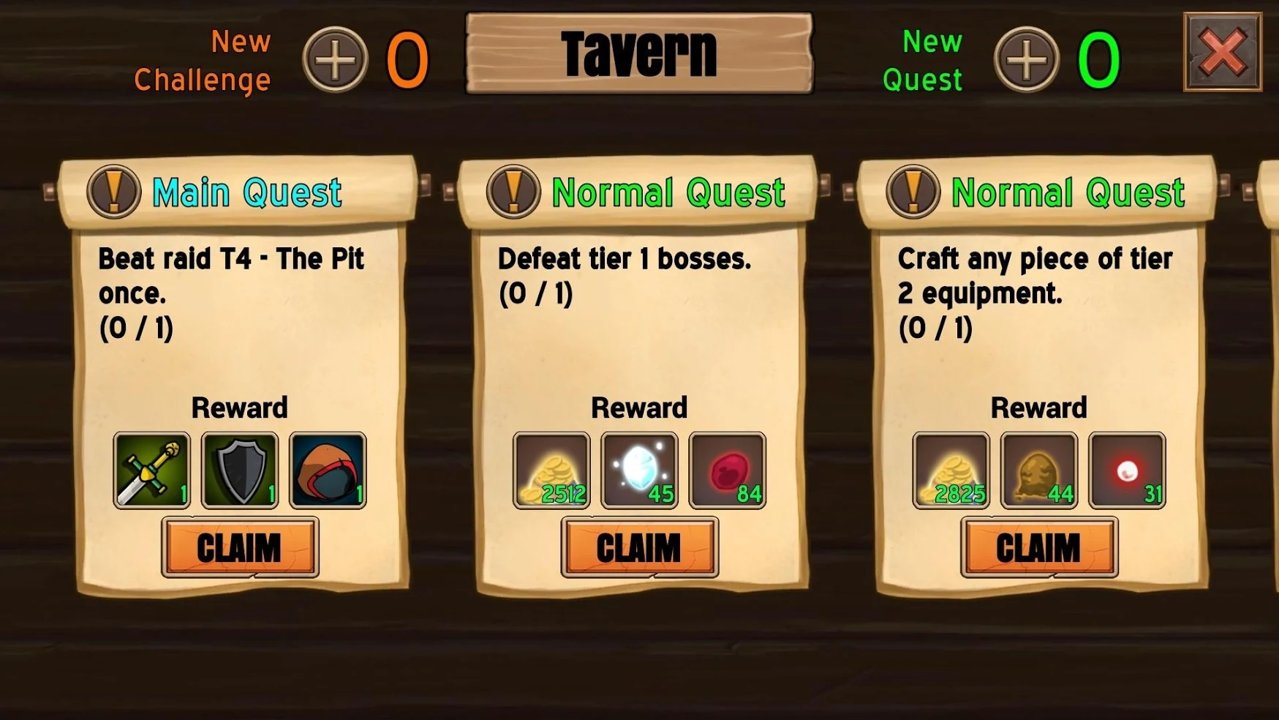
Task: Claim the Craft tier 2 equipment reward
Action: coord(1039,548)
